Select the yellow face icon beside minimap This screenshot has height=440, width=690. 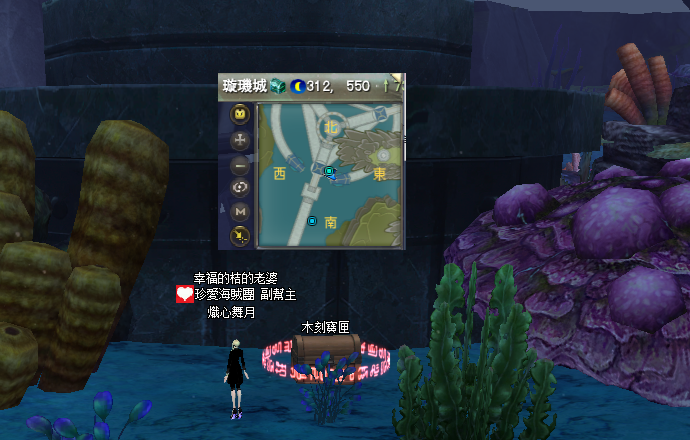(x=240, y=115)
